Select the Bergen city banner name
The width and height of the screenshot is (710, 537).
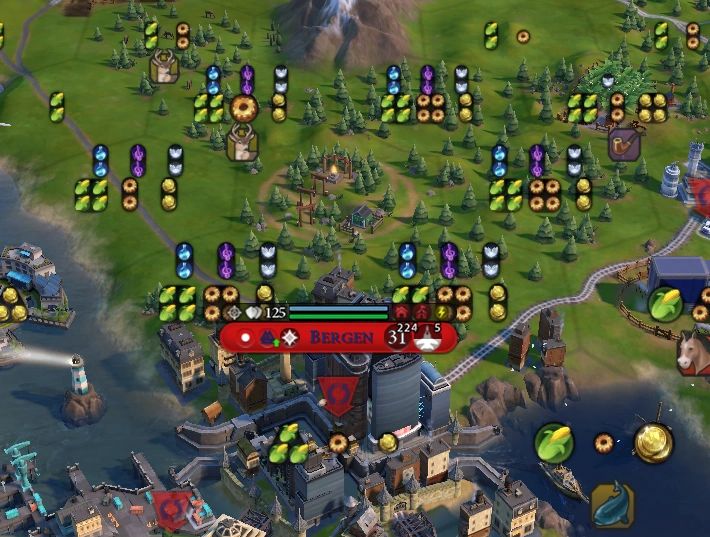pyautogui.click(x=342, y=337)
